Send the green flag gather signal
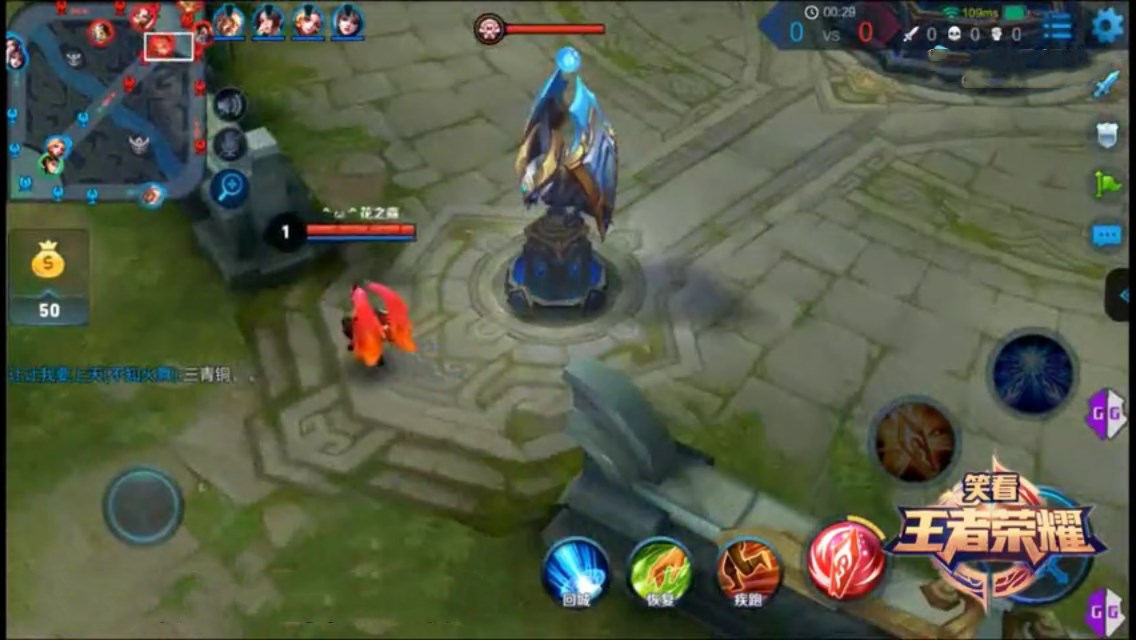 [1106, 185]
